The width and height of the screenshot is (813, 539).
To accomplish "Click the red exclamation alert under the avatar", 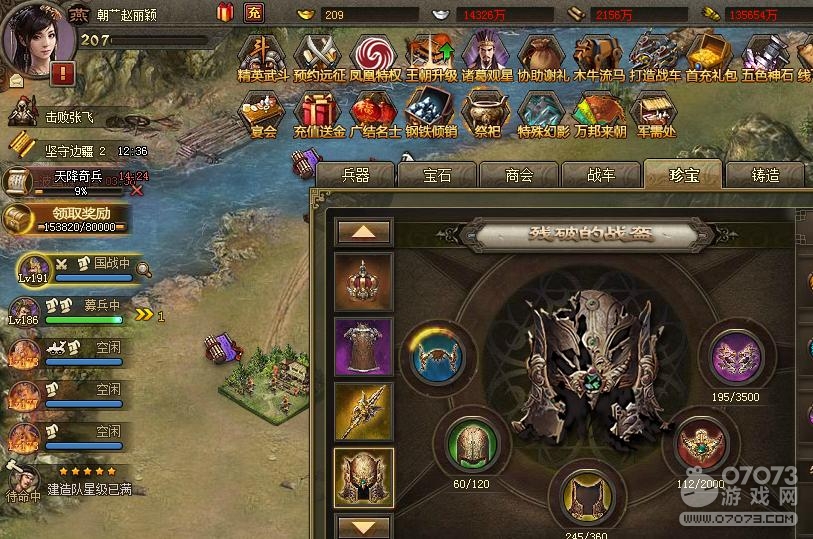I will [x=63, y=73].
